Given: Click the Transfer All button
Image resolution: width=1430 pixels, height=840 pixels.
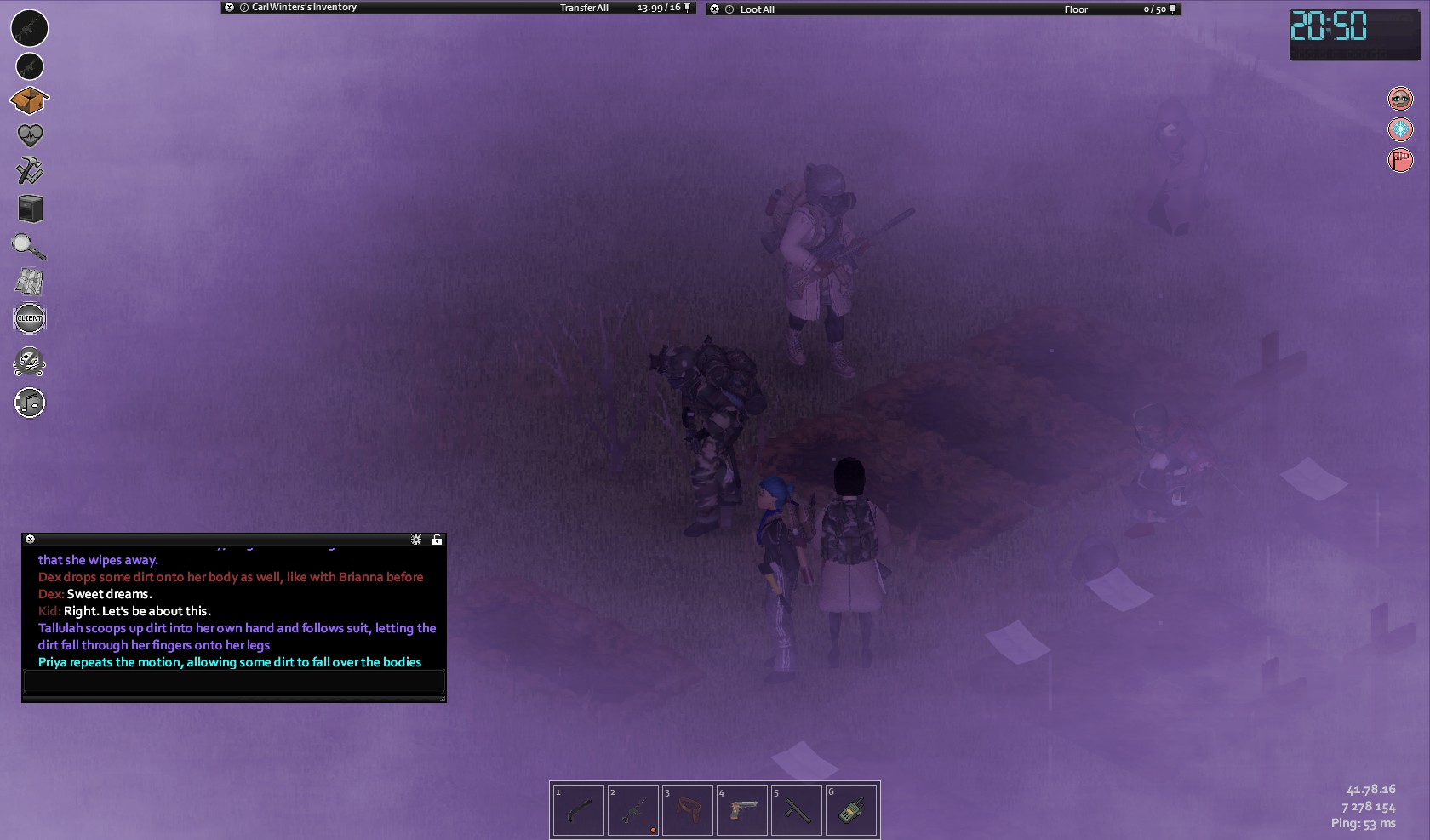Looking at the screenshot, I should click(x=584, y=8).
